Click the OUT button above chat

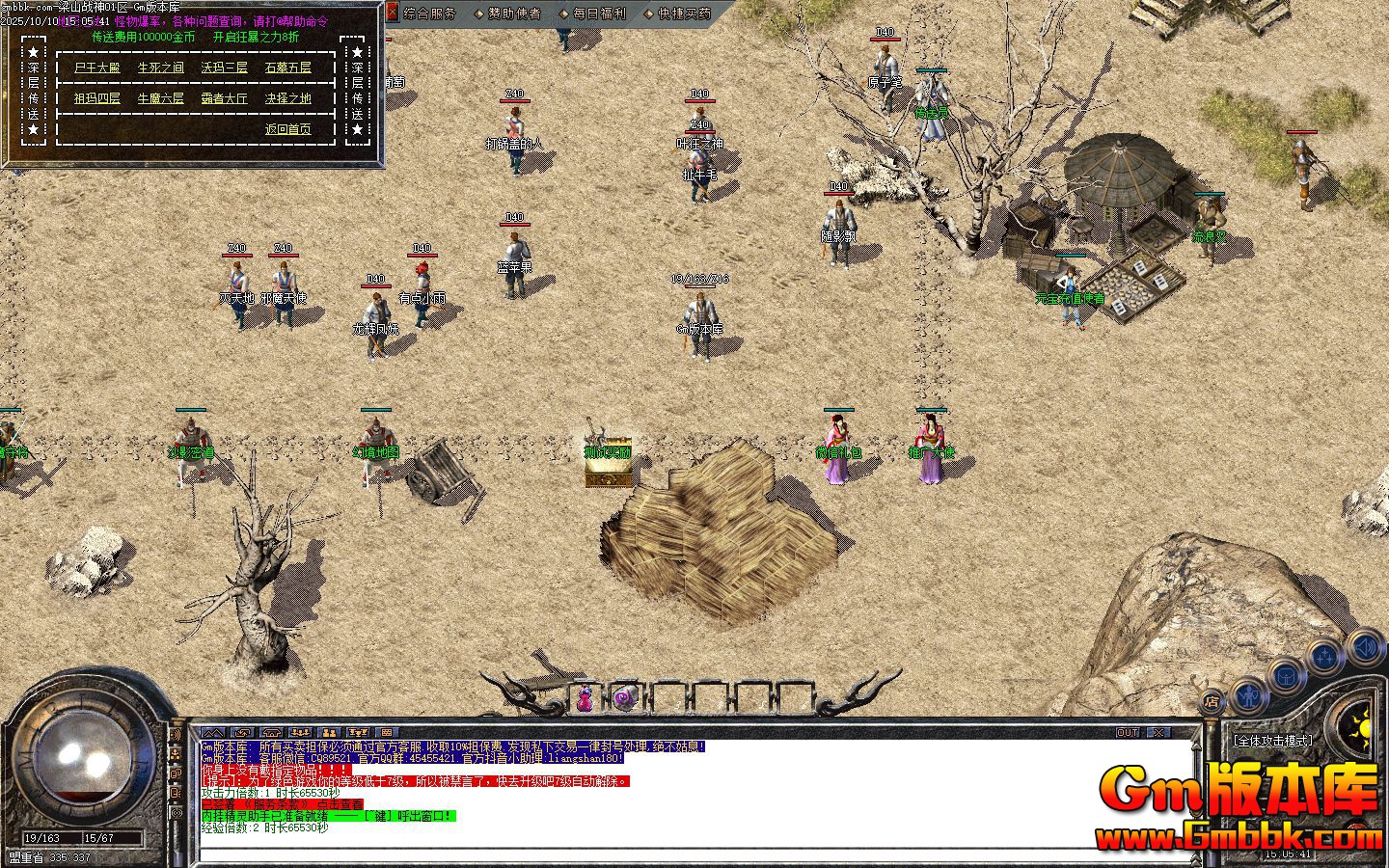[1128, 733]
